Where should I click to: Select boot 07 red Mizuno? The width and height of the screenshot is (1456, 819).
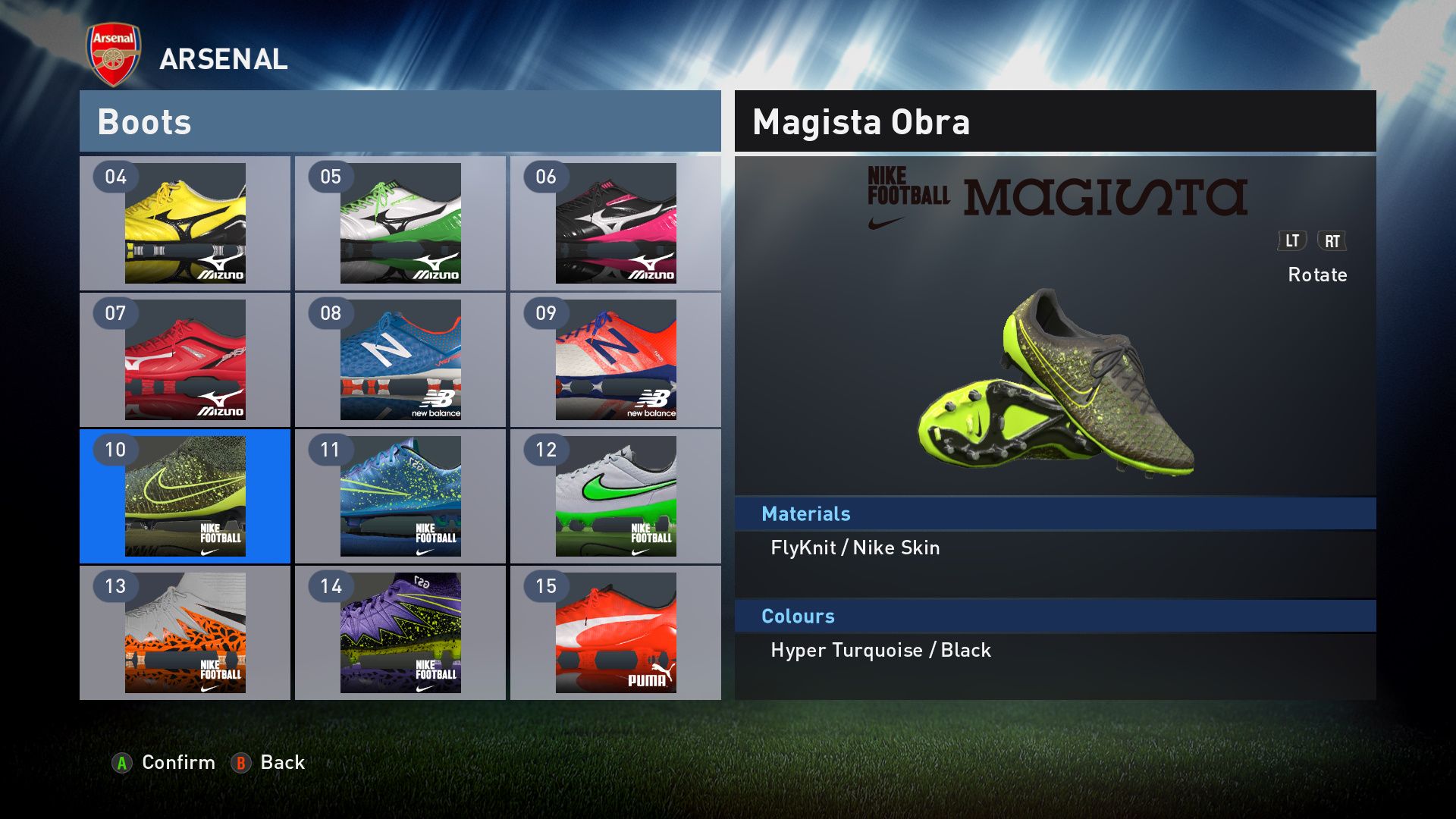tap(185, 359)
